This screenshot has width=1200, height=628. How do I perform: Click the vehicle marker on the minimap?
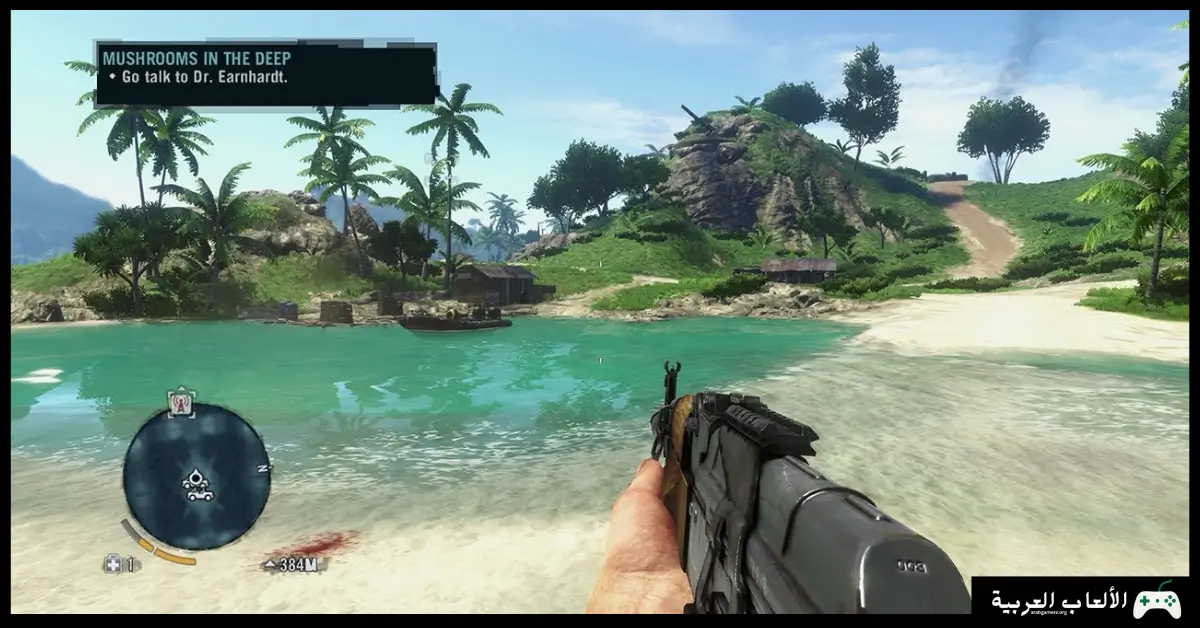(199, 493)
